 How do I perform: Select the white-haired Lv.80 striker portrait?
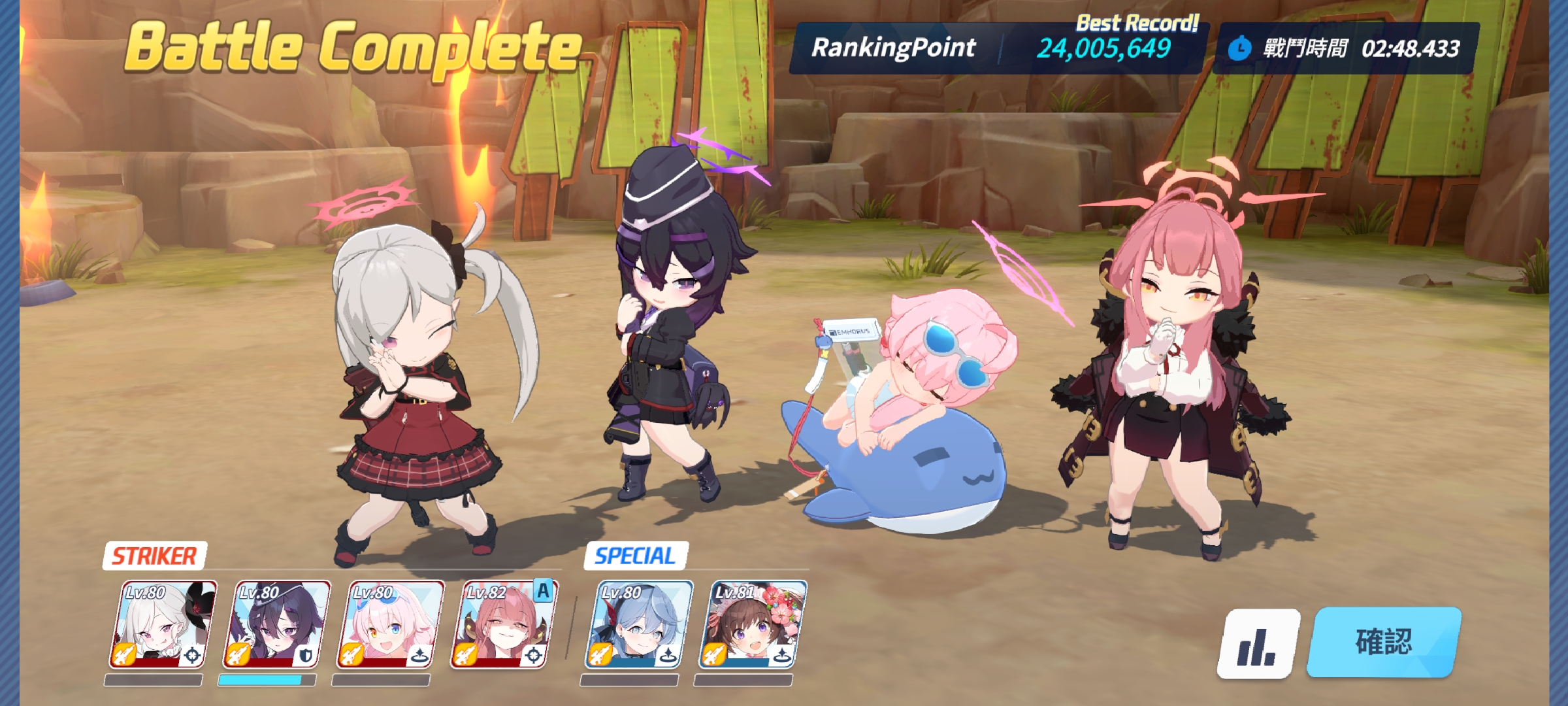pyautogui.click(x=162, y=625)
